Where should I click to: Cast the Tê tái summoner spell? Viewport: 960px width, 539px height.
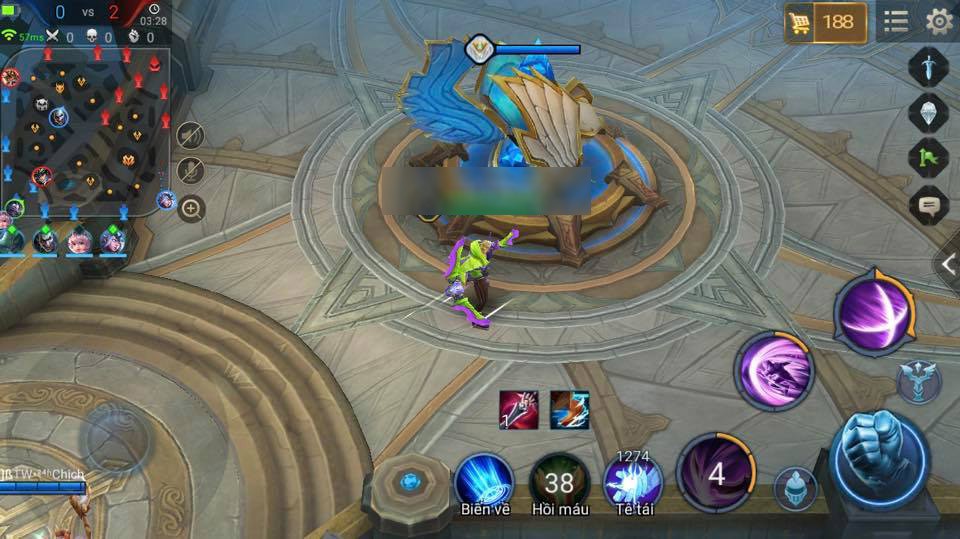pyautogui.click(x=633, y=482)
